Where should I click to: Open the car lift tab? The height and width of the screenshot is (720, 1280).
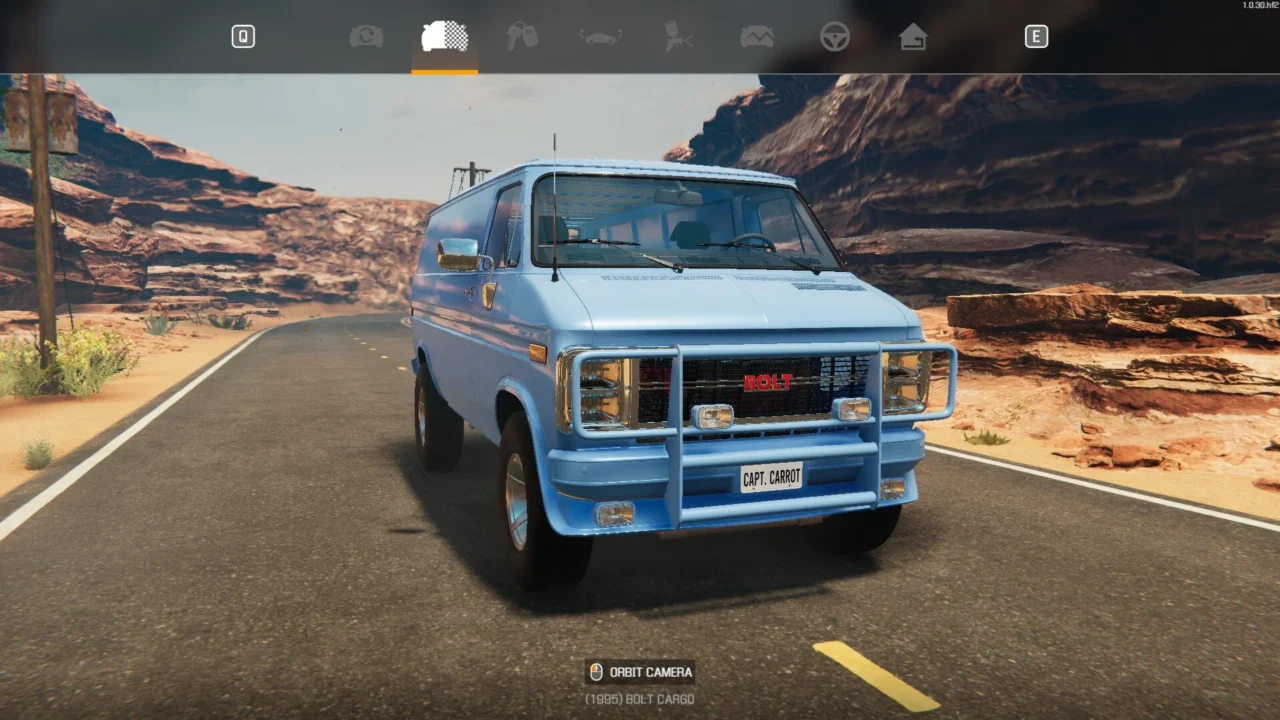(x=600, y=37)
